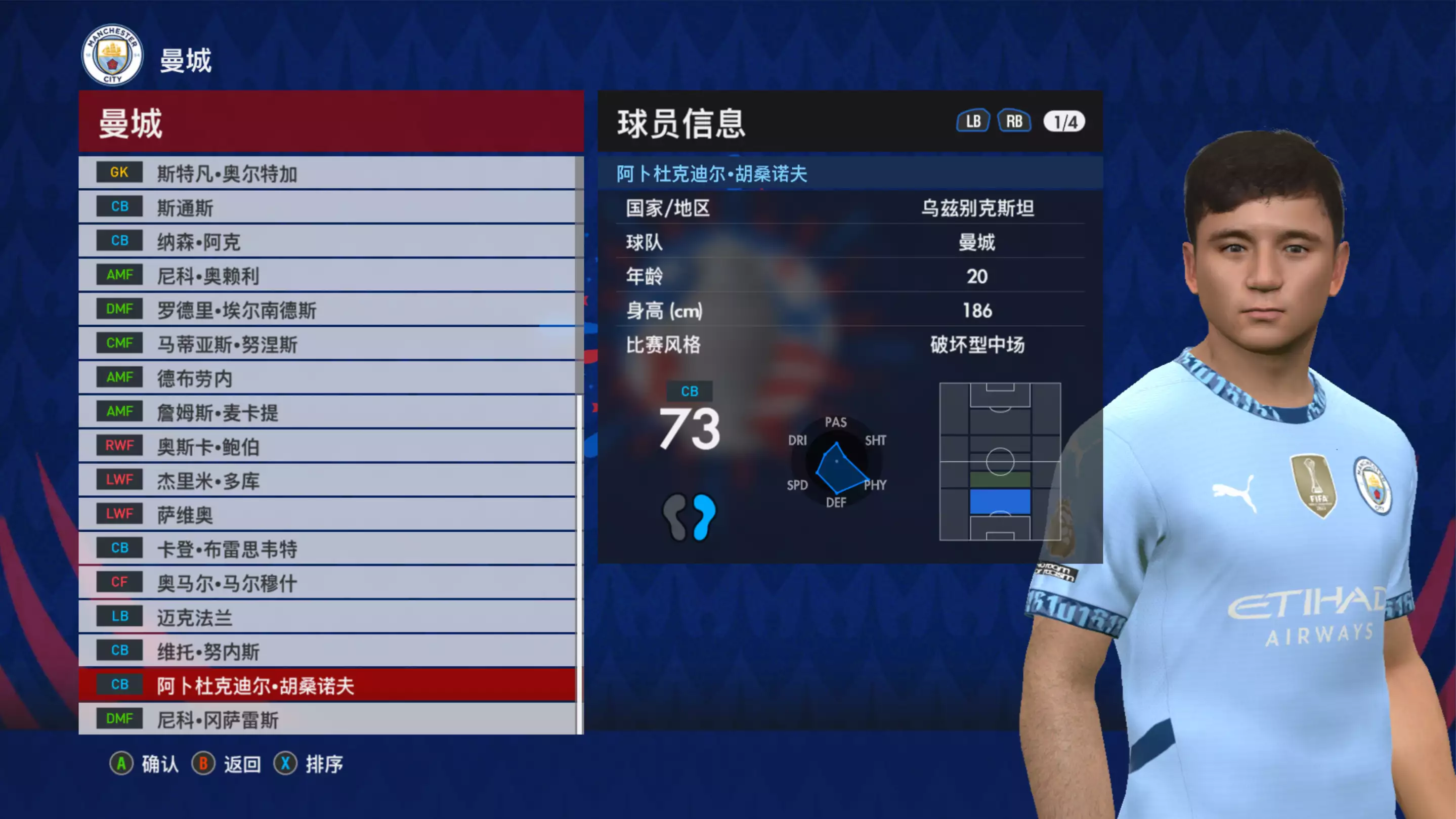Choose 斯通斯 from the player list
This screenshot has height=819, width=1456.
[x=328, y=207]
